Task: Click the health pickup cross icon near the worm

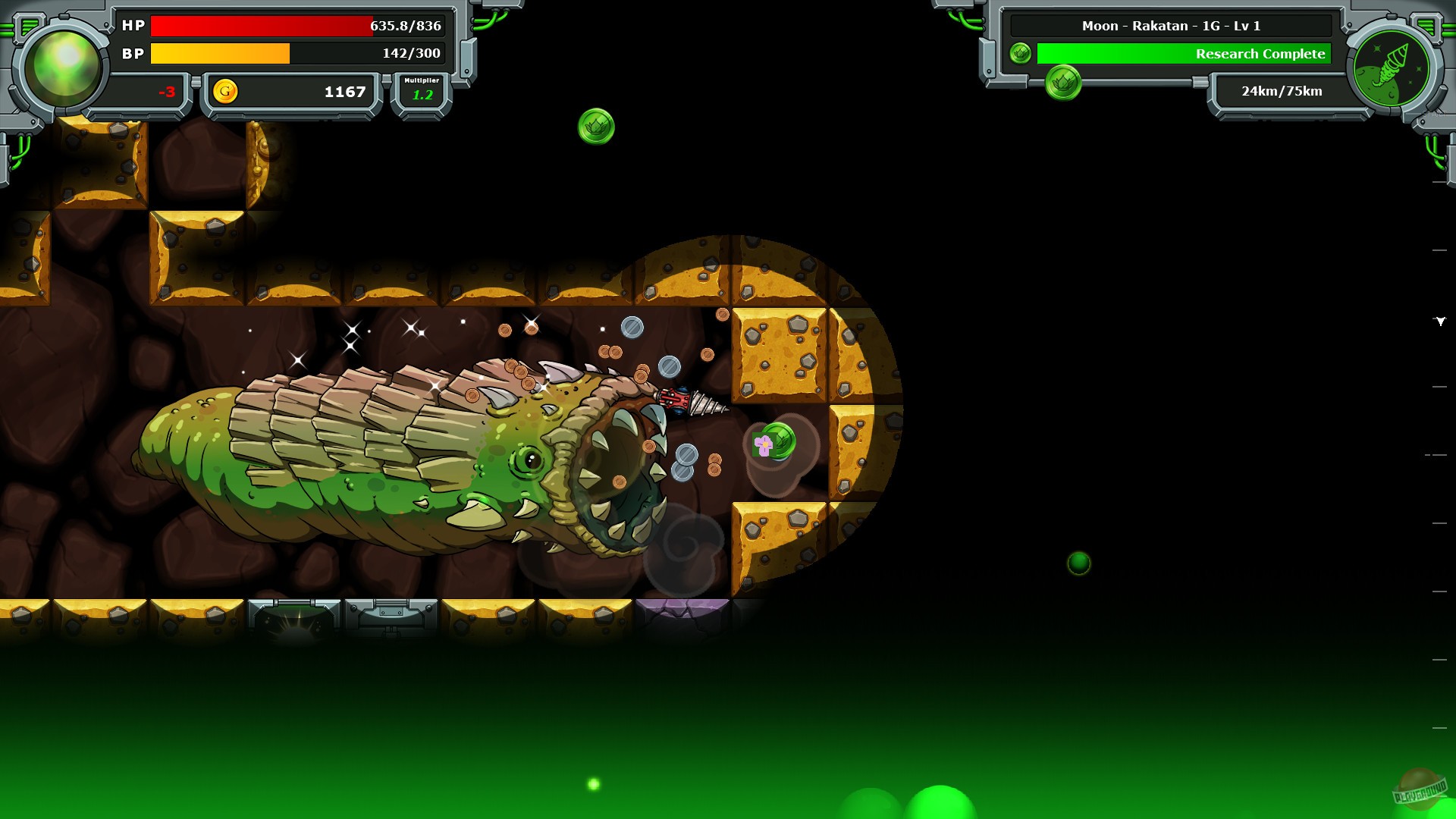Action: click(x=761, y=444)
